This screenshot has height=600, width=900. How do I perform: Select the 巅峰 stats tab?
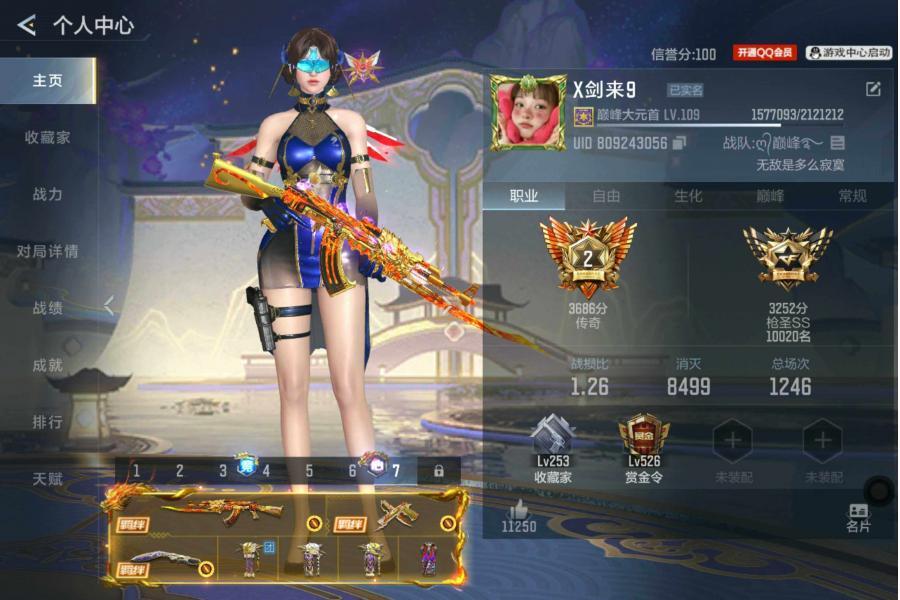[x=770, y=196]
